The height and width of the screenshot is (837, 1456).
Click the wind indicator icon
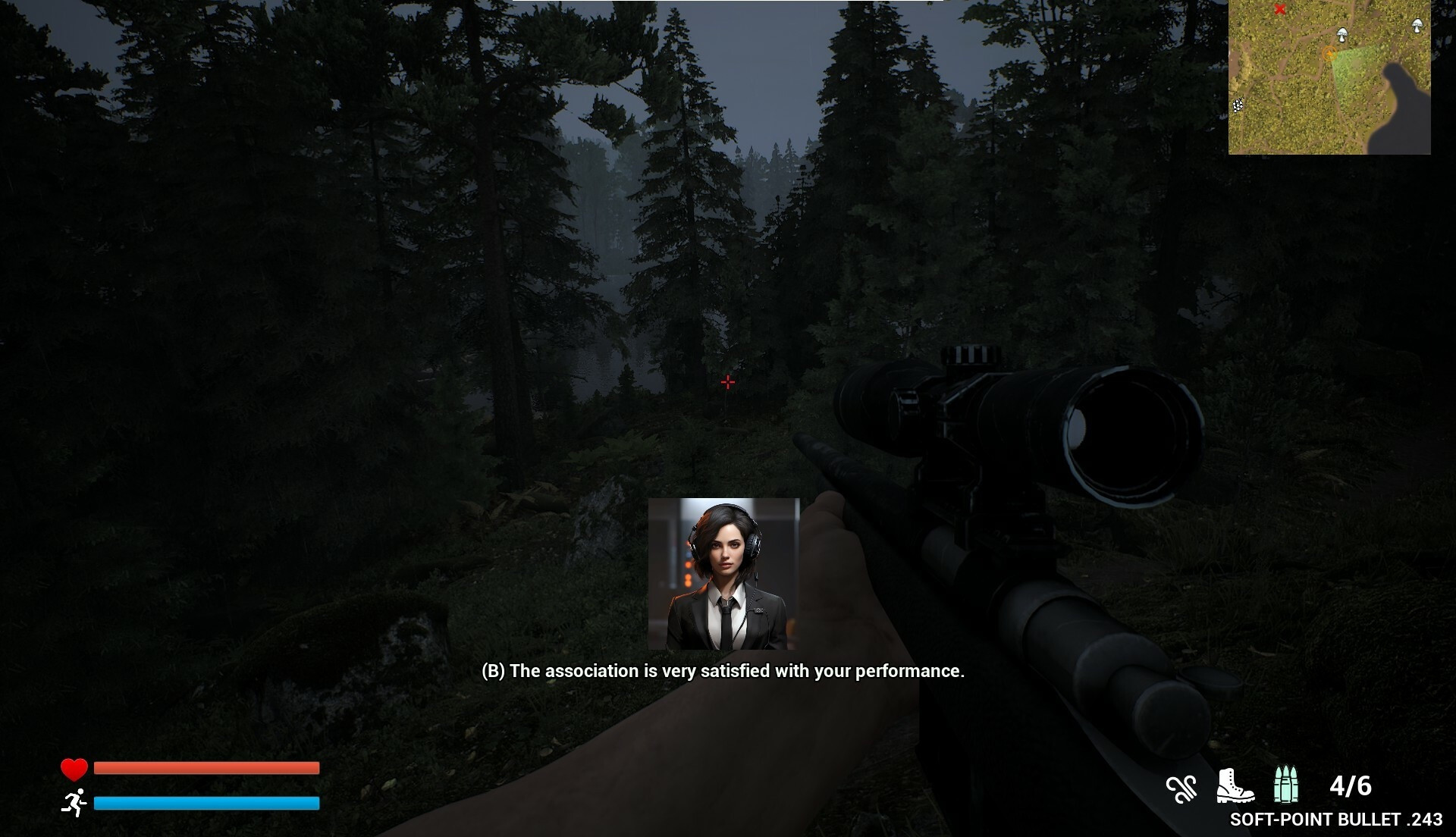pos(1181,788)
